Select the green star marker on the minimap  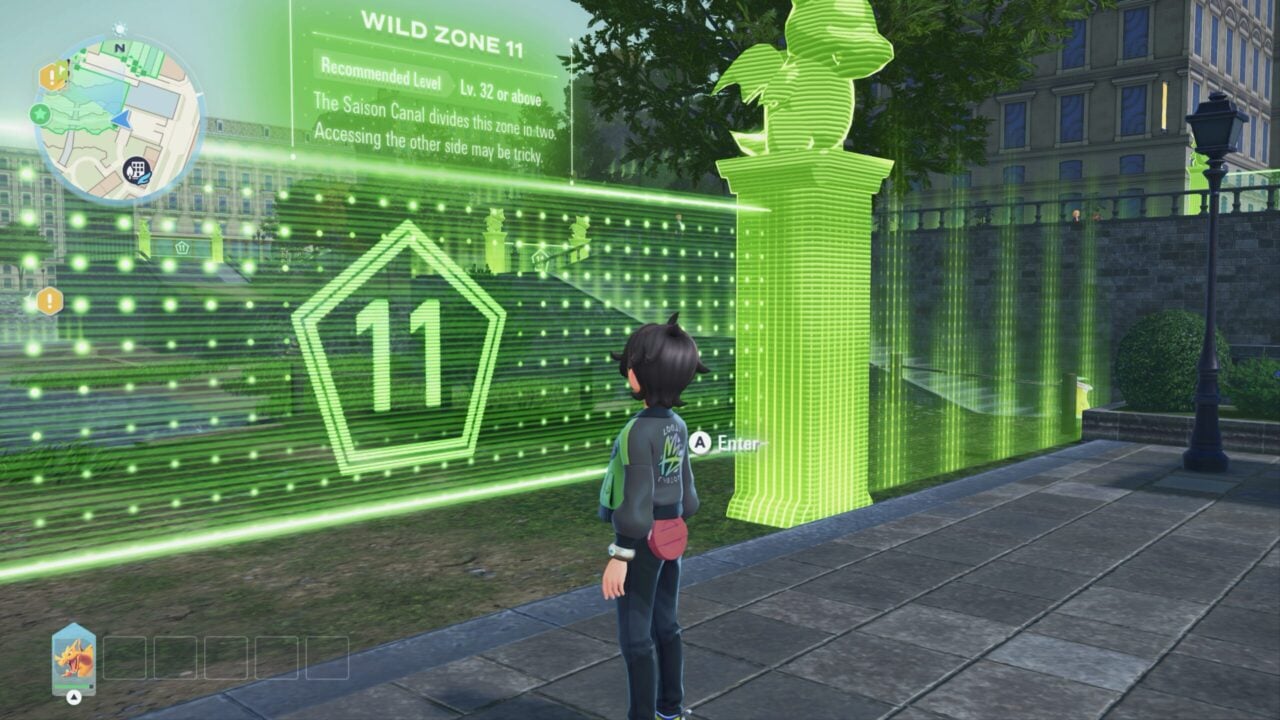pyautogui.click(x=38, y=114)
